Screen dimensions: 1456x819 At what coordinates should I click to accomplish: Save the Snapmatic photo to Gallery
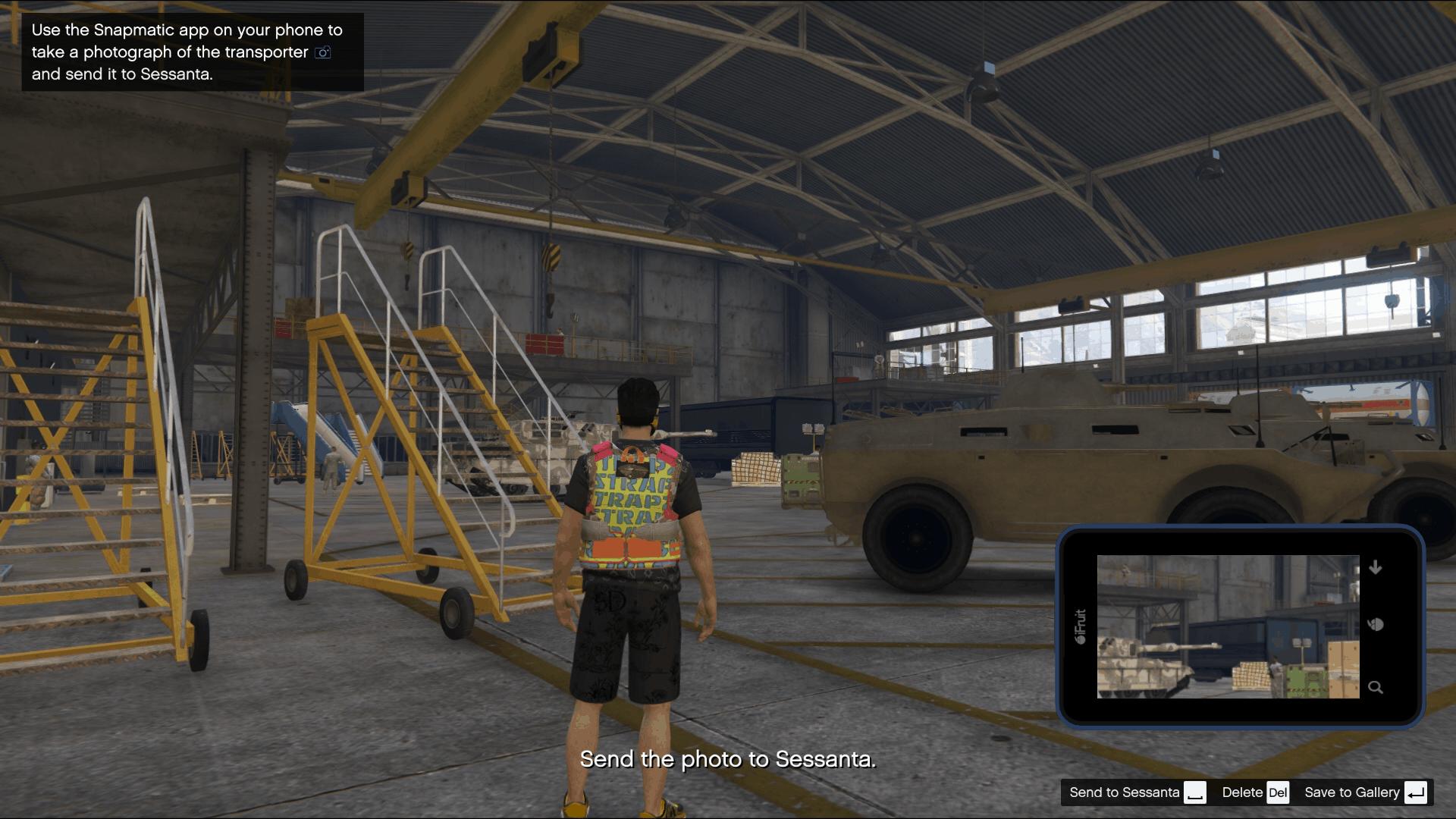(1352, 792)
